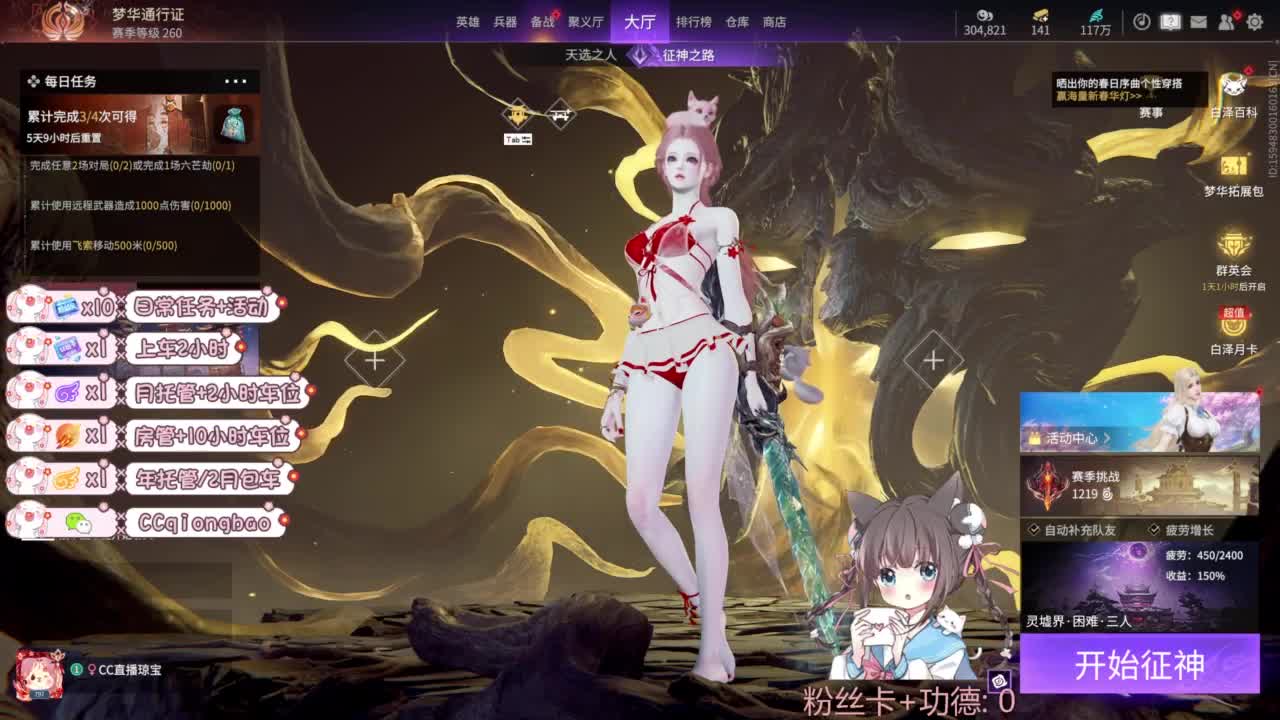Click the friends list icon with red badge
This screenshot has height=720, width=1280.
click(x=1224, y=22)
